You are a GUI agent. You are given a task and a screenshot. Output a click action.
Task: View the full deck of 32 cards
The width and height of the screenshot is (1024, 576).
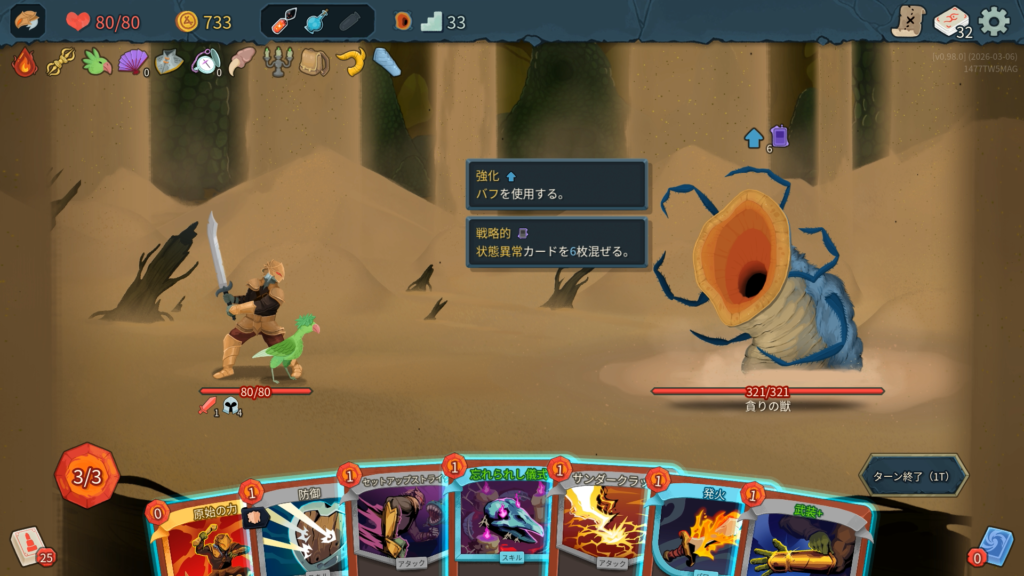tap(951, 21)
